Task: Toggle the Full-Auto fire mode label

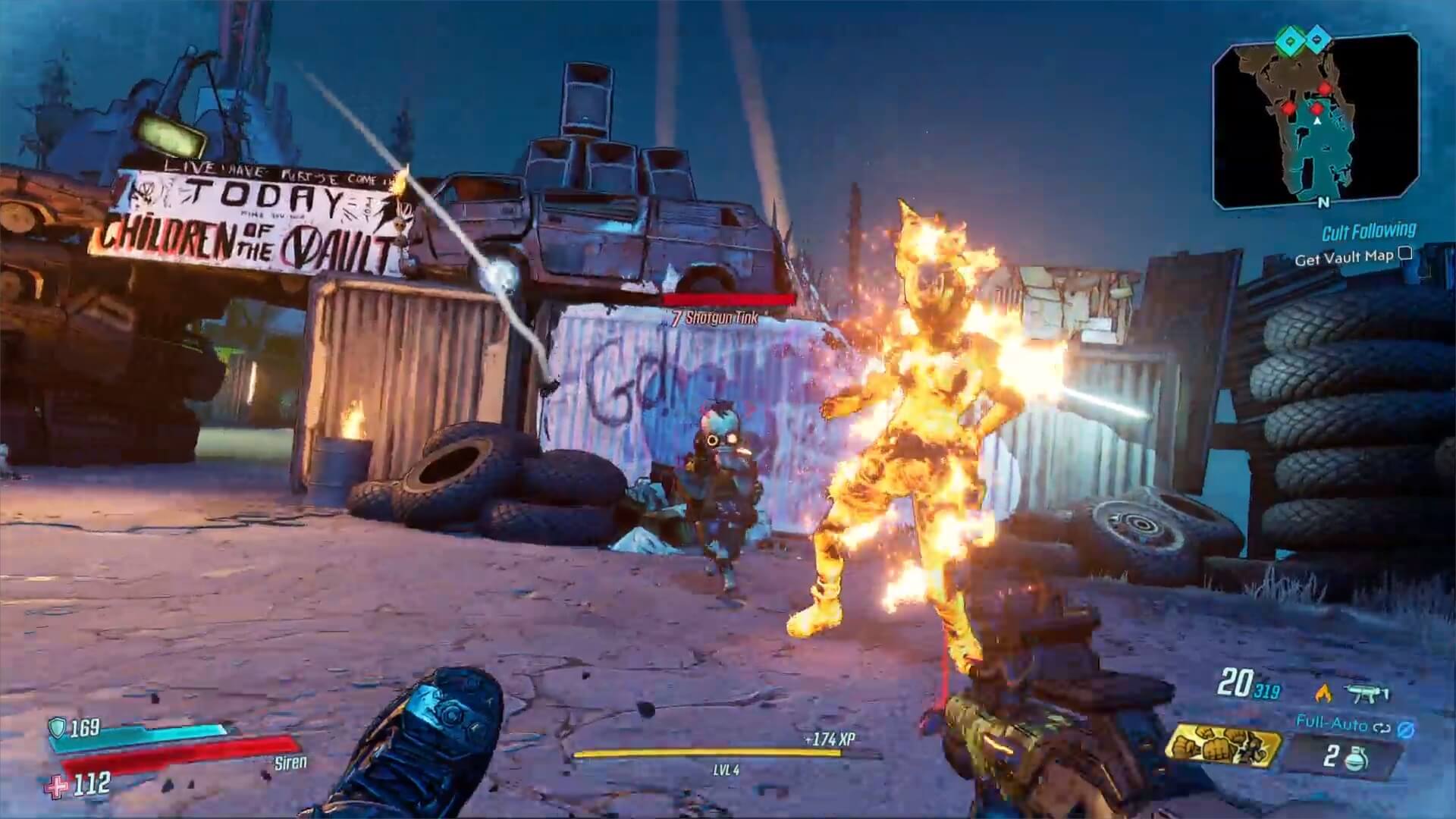Action: (1331, 723)
